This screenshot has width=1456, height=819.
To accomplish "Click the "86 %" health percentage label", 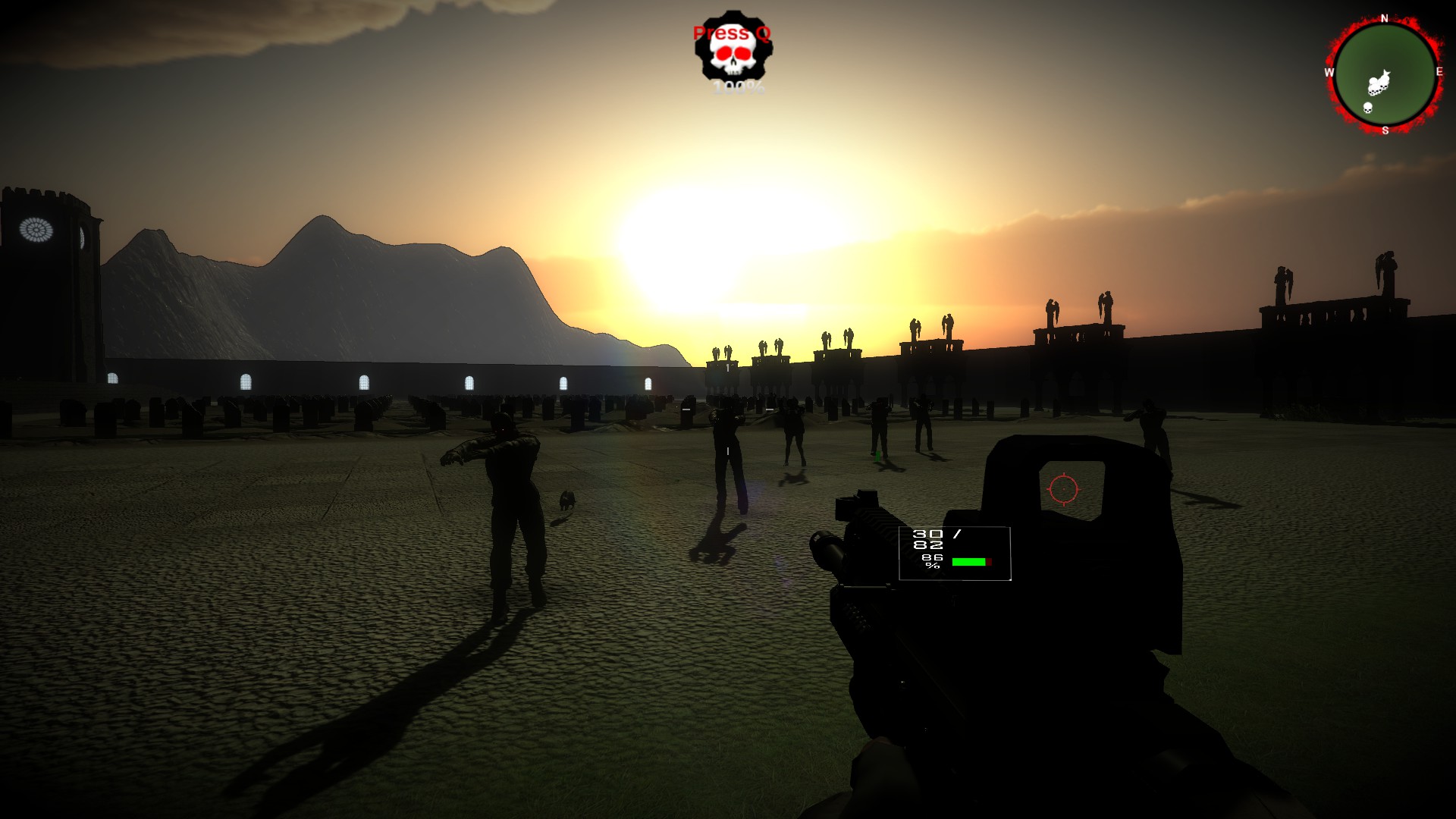I will pyautogui.click(x=930, y=561).
